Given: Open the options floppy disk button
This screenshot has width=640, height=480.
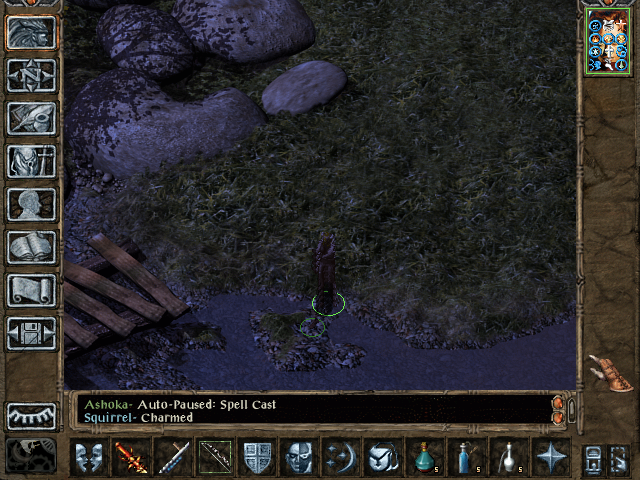Looking at the screenshot, I should pos(31,333).
